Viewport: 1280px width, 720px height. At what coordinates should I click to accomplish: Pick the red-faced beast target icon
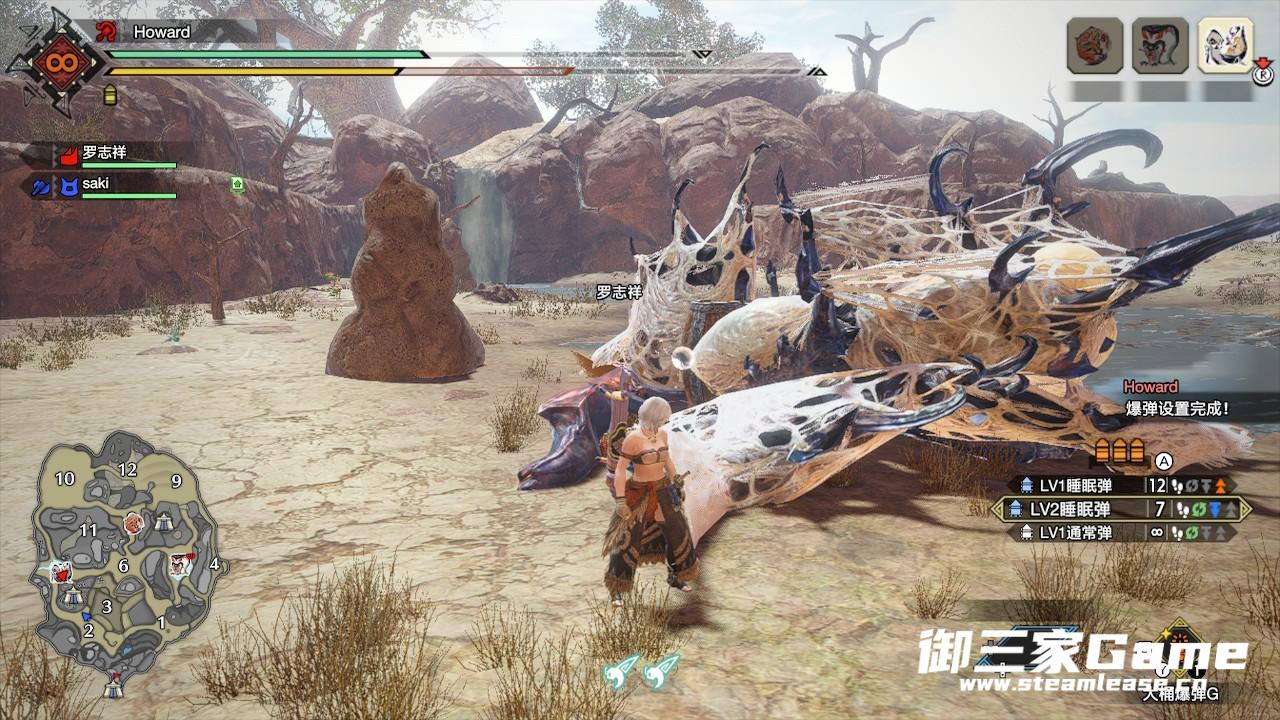pyautogui.click(x=1160, y=45)
